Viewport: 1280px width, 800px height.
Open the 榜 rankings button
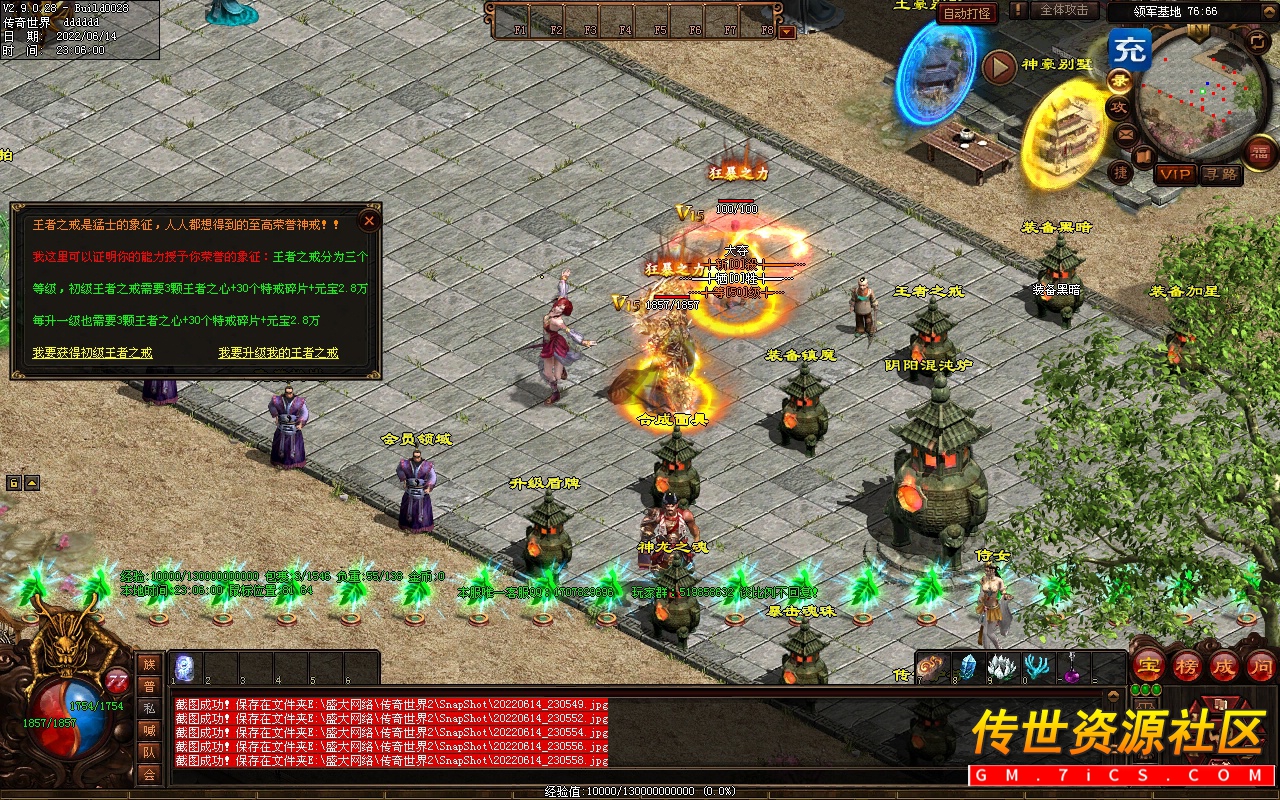coord(1187,666)
